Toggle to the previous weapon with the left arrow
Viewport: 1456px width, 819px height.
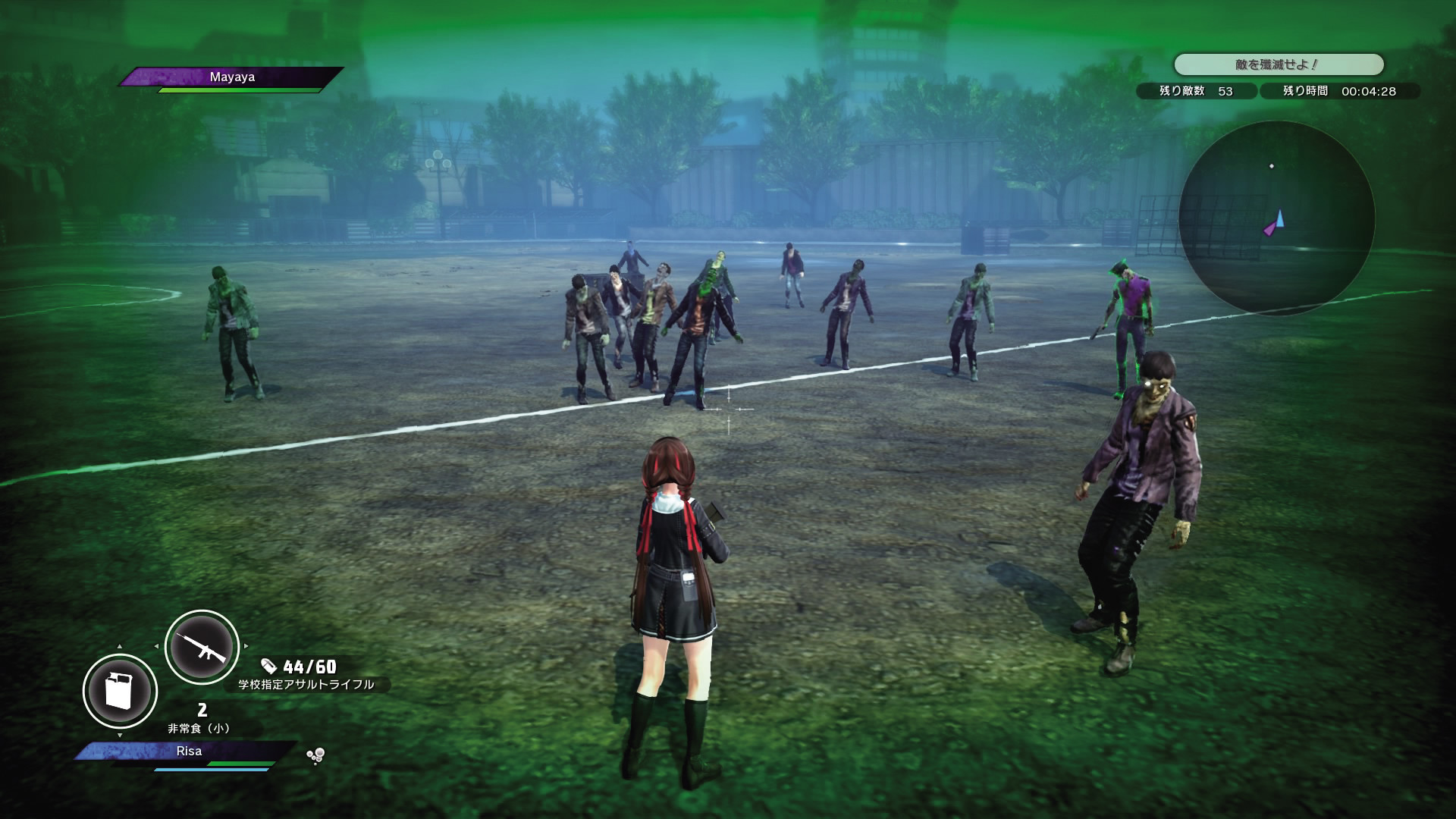click(x=157, y=646)
